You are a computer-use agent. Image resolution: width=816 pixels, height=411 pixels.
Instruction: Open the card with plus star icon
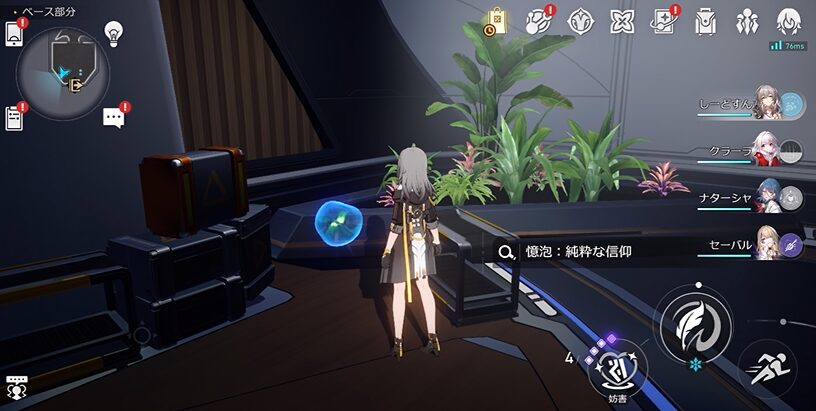point(663,21)
